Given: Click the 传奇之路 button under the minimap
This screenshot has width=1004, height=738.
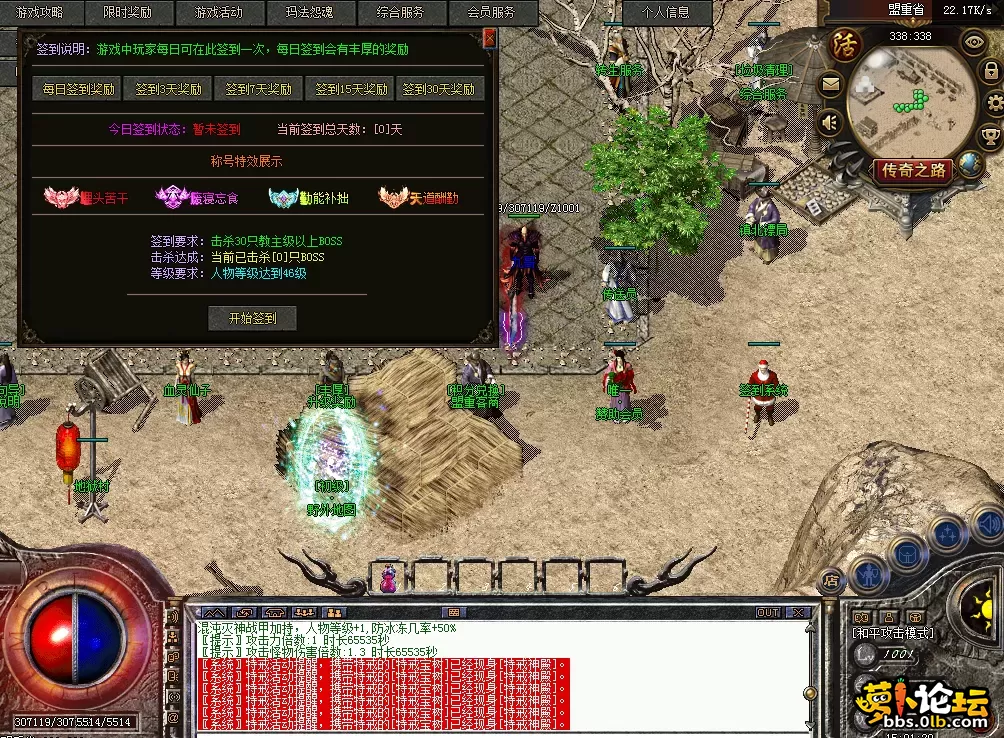Looking at the screenshot, I should pos(912,170).
